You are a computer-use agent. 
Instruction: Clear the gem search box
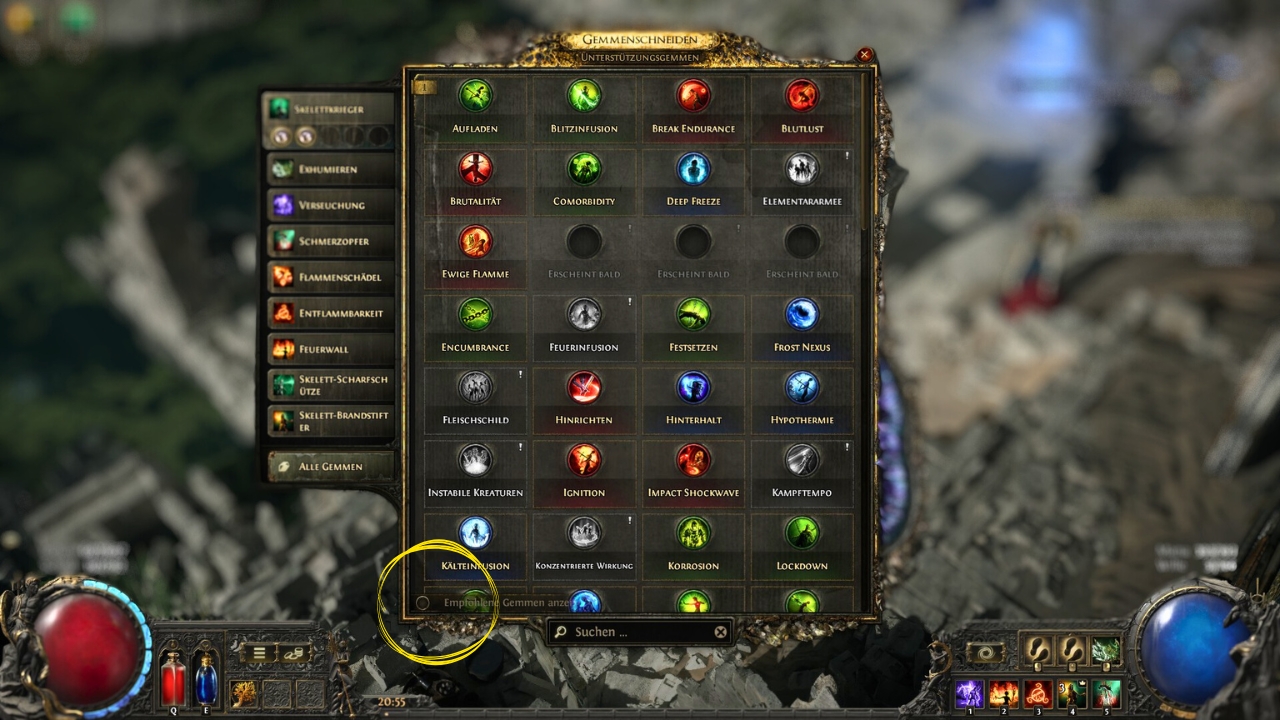pos(720,632)
